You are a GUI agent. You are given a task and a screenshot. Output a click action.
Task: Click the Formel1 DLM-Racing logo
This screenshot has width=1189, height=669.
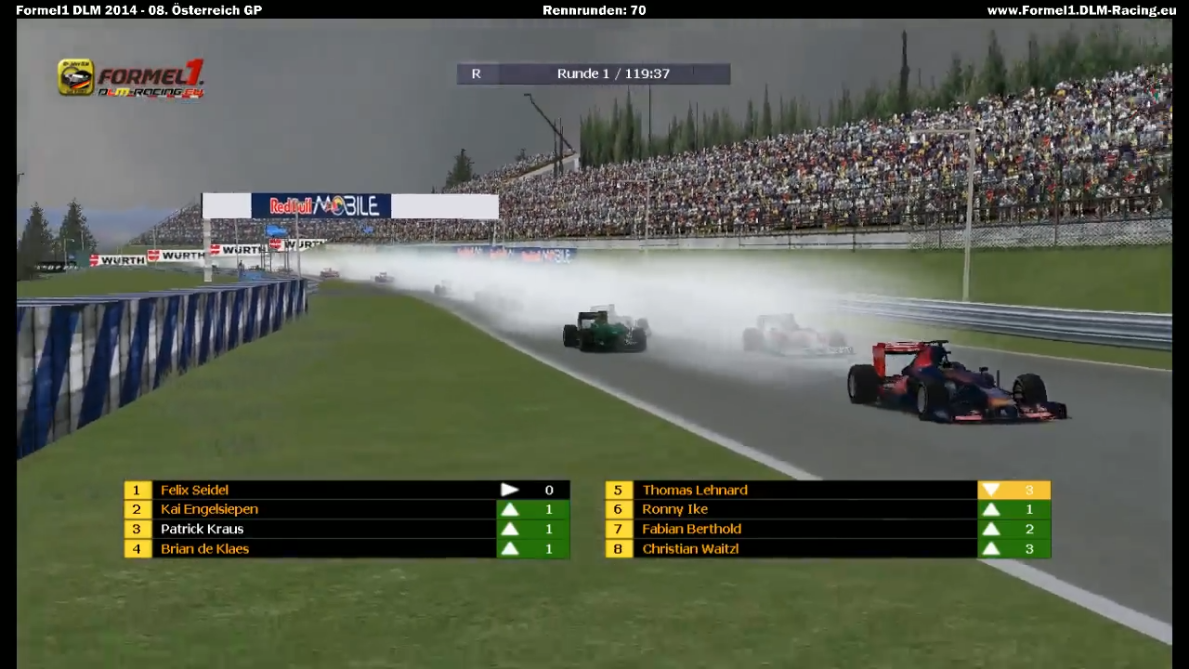pos(131,78)
